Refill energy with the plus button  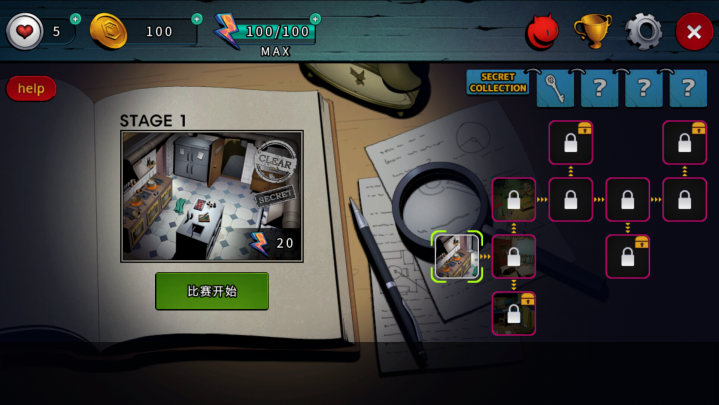[316, 19]
